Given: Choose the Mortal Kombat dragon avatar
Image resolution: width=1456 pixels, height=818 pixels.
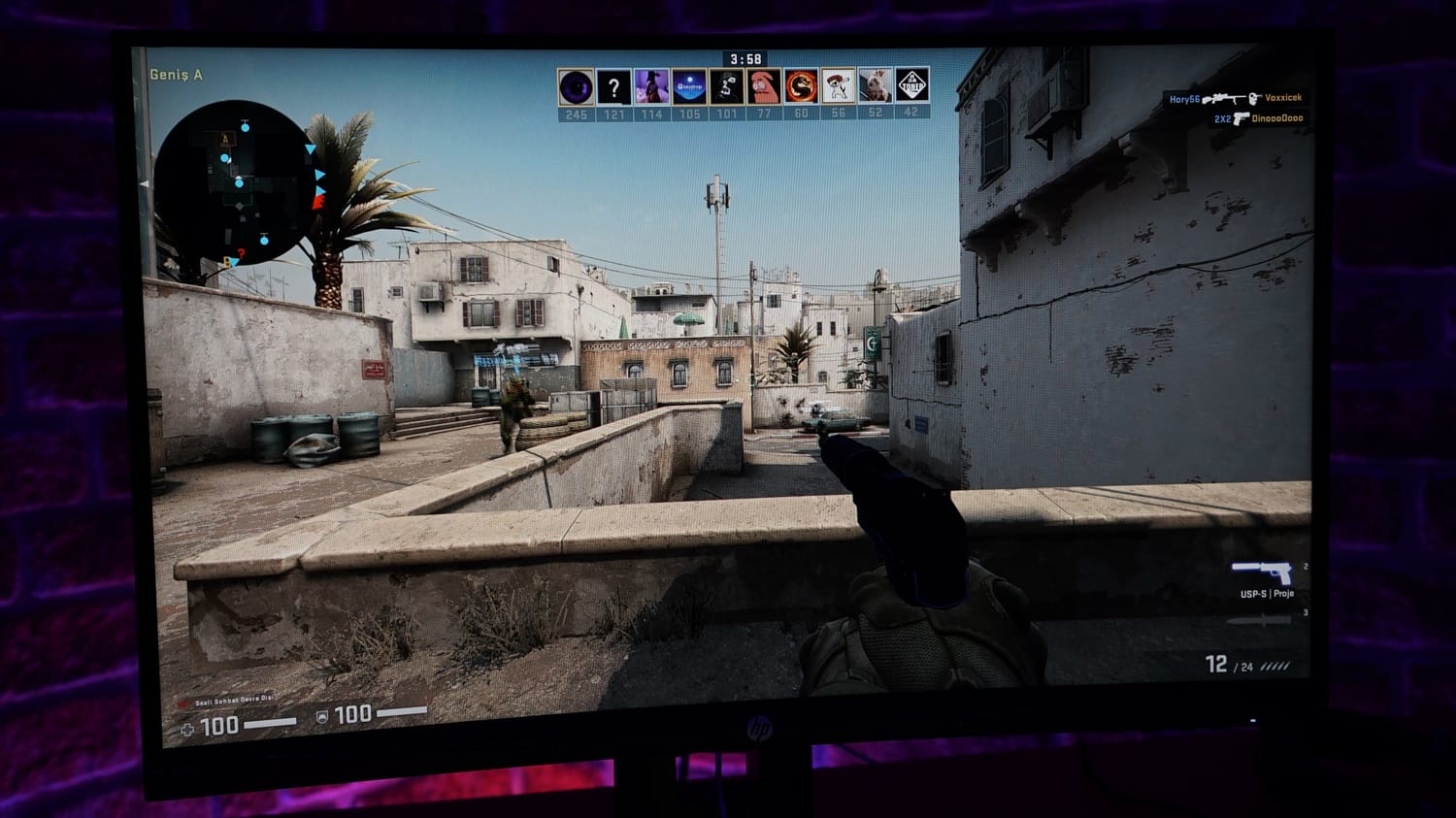Looking at the screenshot, I should click(x=801, y=87).
